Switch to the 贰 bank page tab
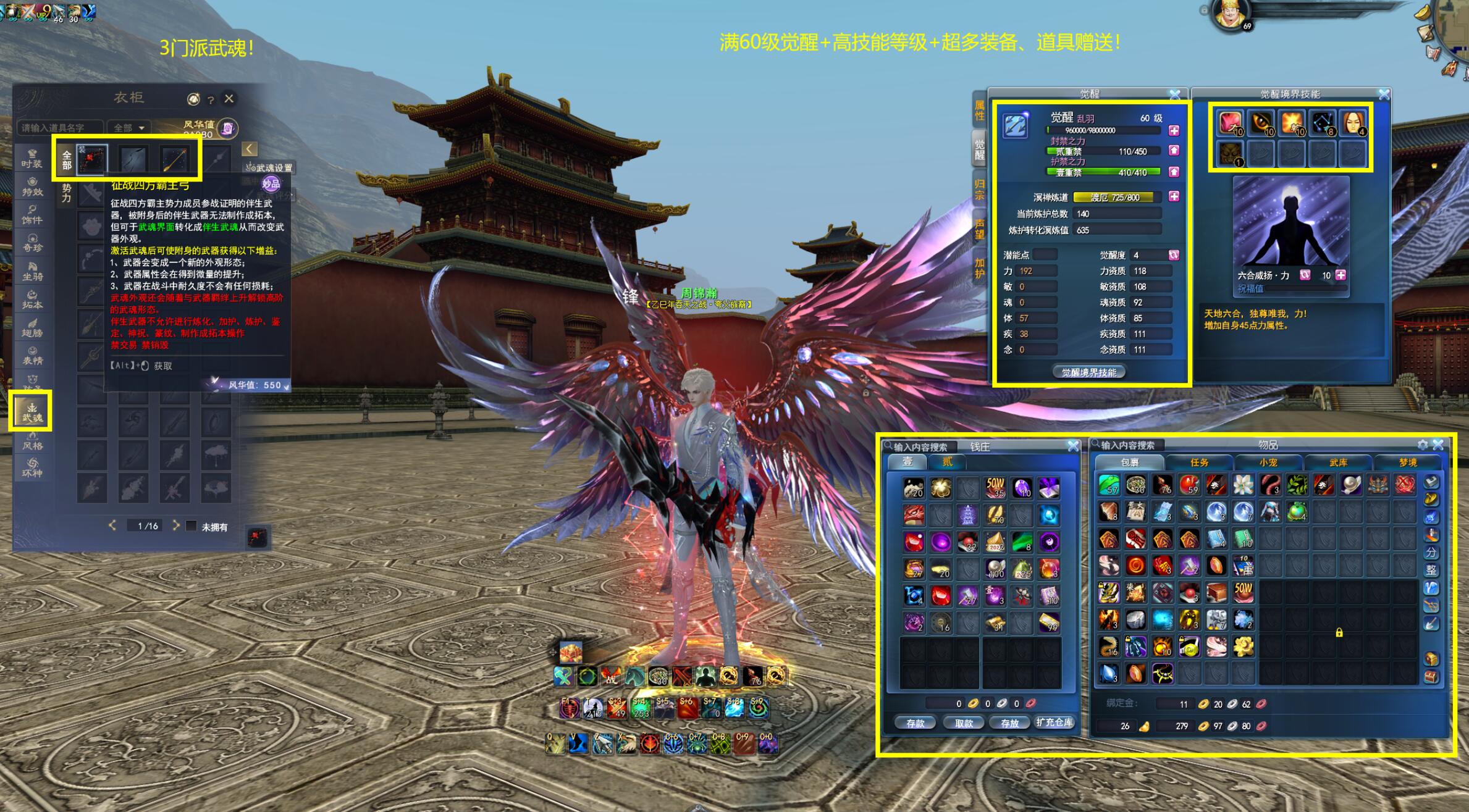Viewport: 1469px width, 812px height. pyautogui.click(x=947, y=462)
